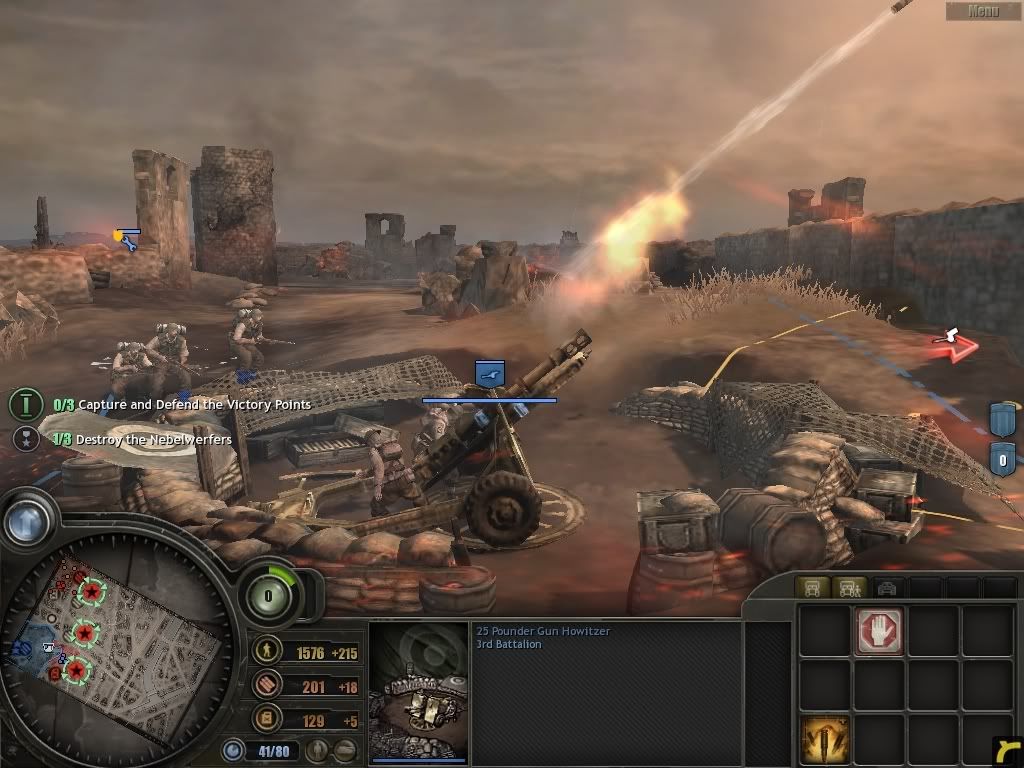
Task: Open the commander points dial showing 0
Action: [x=268, y=597]
